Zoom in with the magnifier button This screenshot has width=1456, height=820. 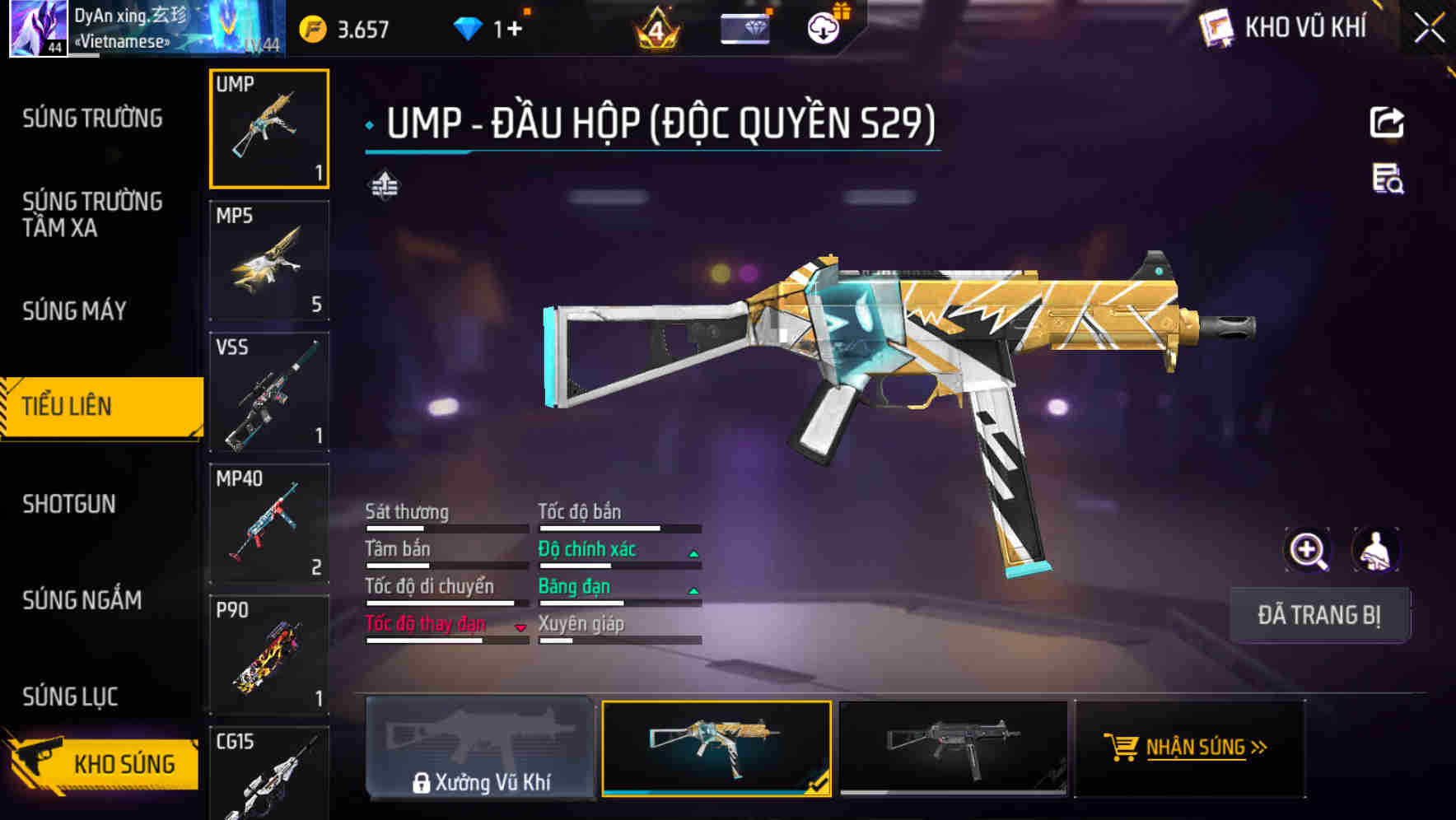coord(1307,550)
